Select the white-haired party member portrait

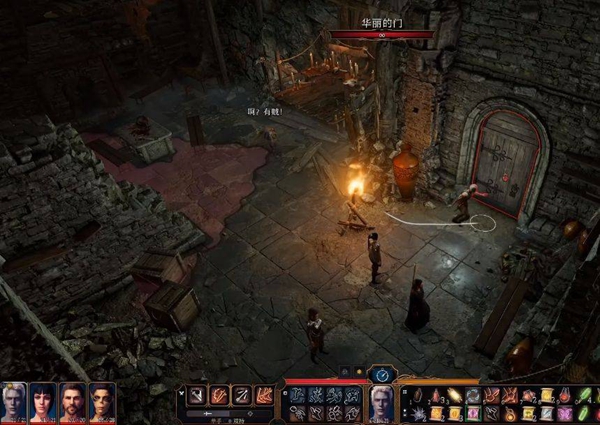14,400
